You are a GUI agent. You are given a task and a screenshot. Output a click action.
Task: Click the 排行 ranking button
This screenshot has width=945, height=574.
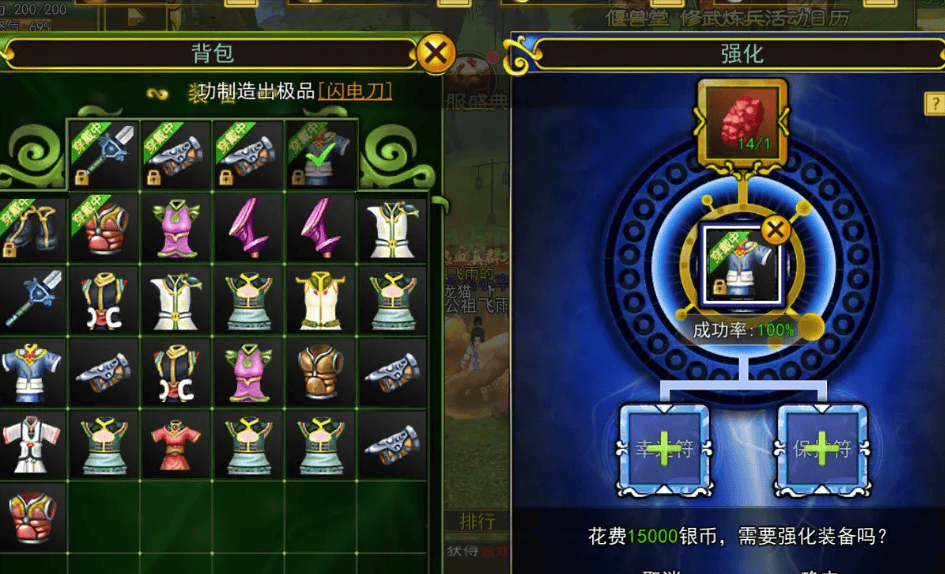(x=477, y=521)
